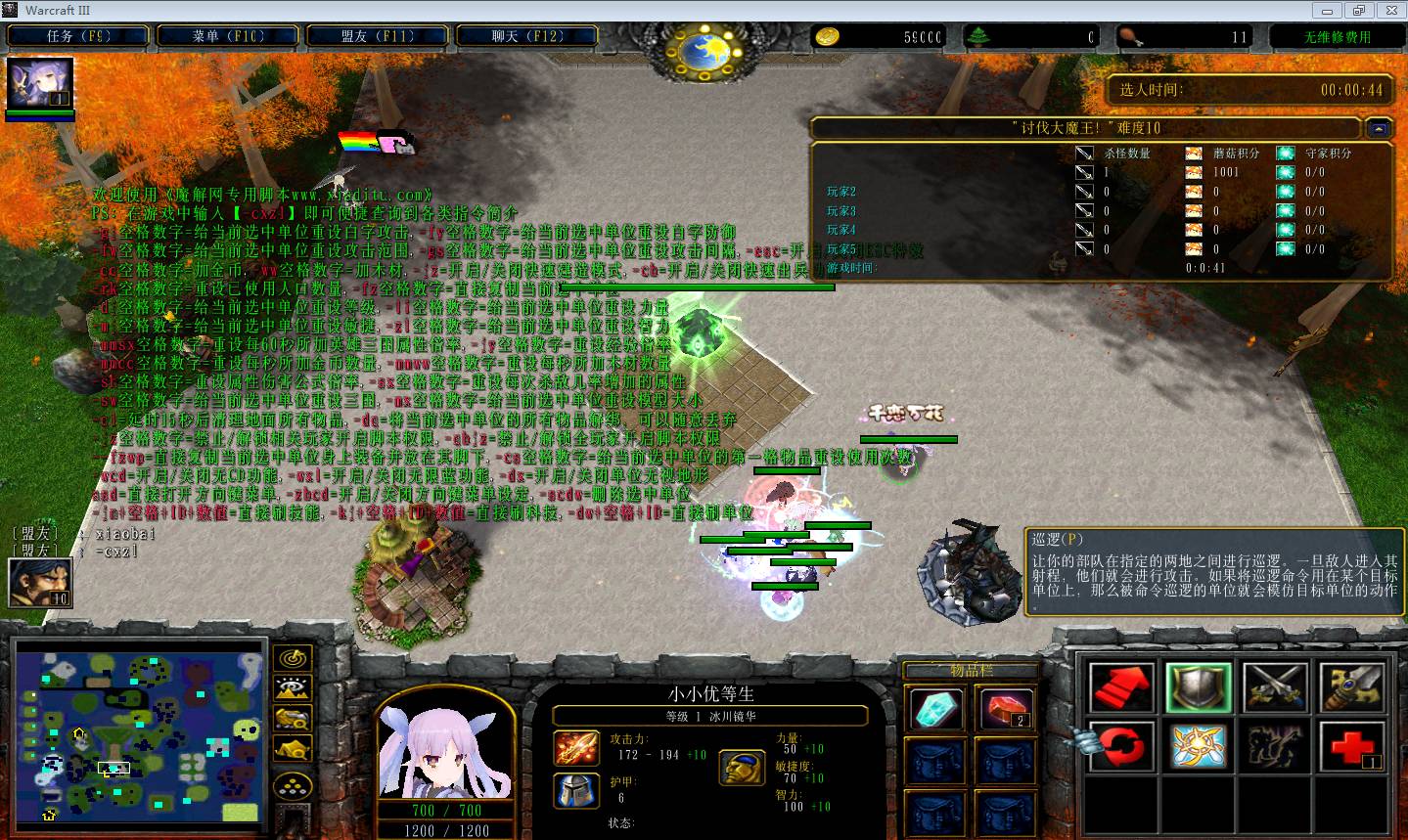
Task: Open the 菜单 (F10) game menu
Action: click(x=228, y=36)
